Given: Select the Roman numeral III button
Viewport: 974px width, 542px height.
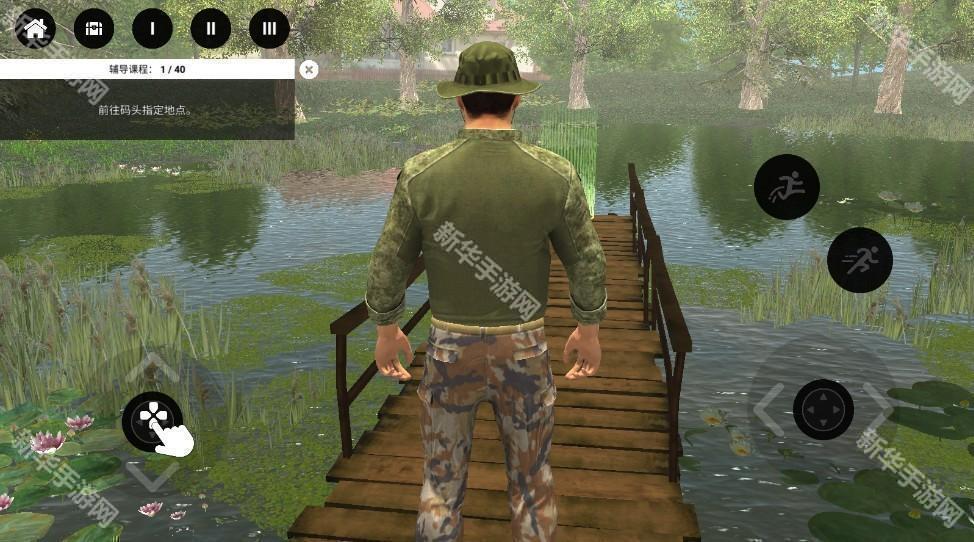Looking at the screenshot, I should (x=269, y=28).
